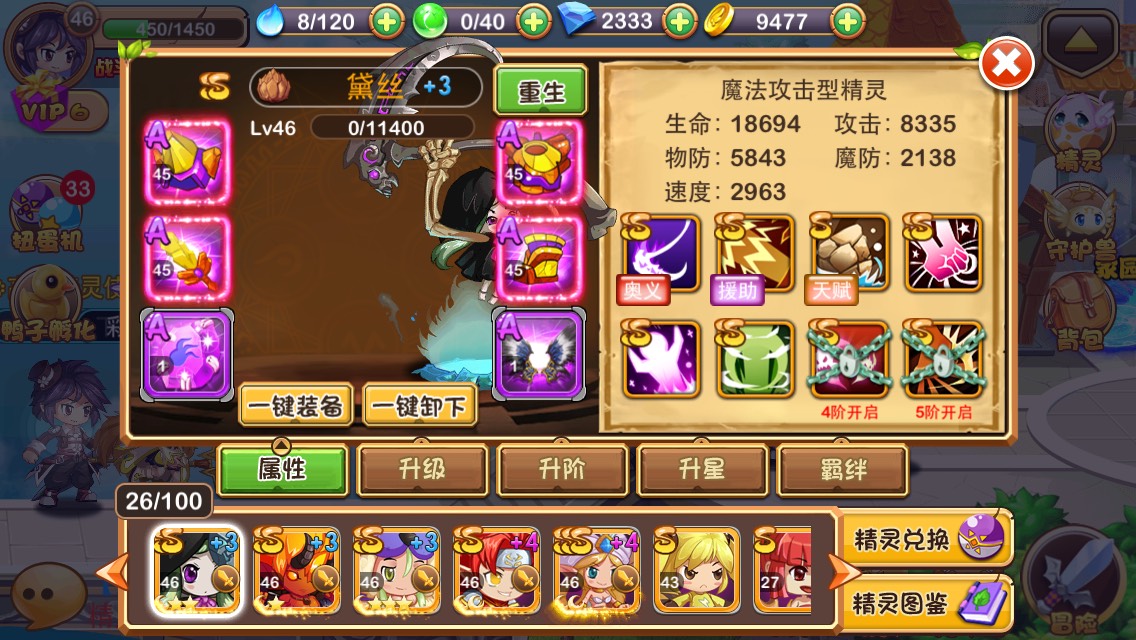Show the 羁绊 bonds tab
Screen dimensions: 1136x640
(842, 469)
